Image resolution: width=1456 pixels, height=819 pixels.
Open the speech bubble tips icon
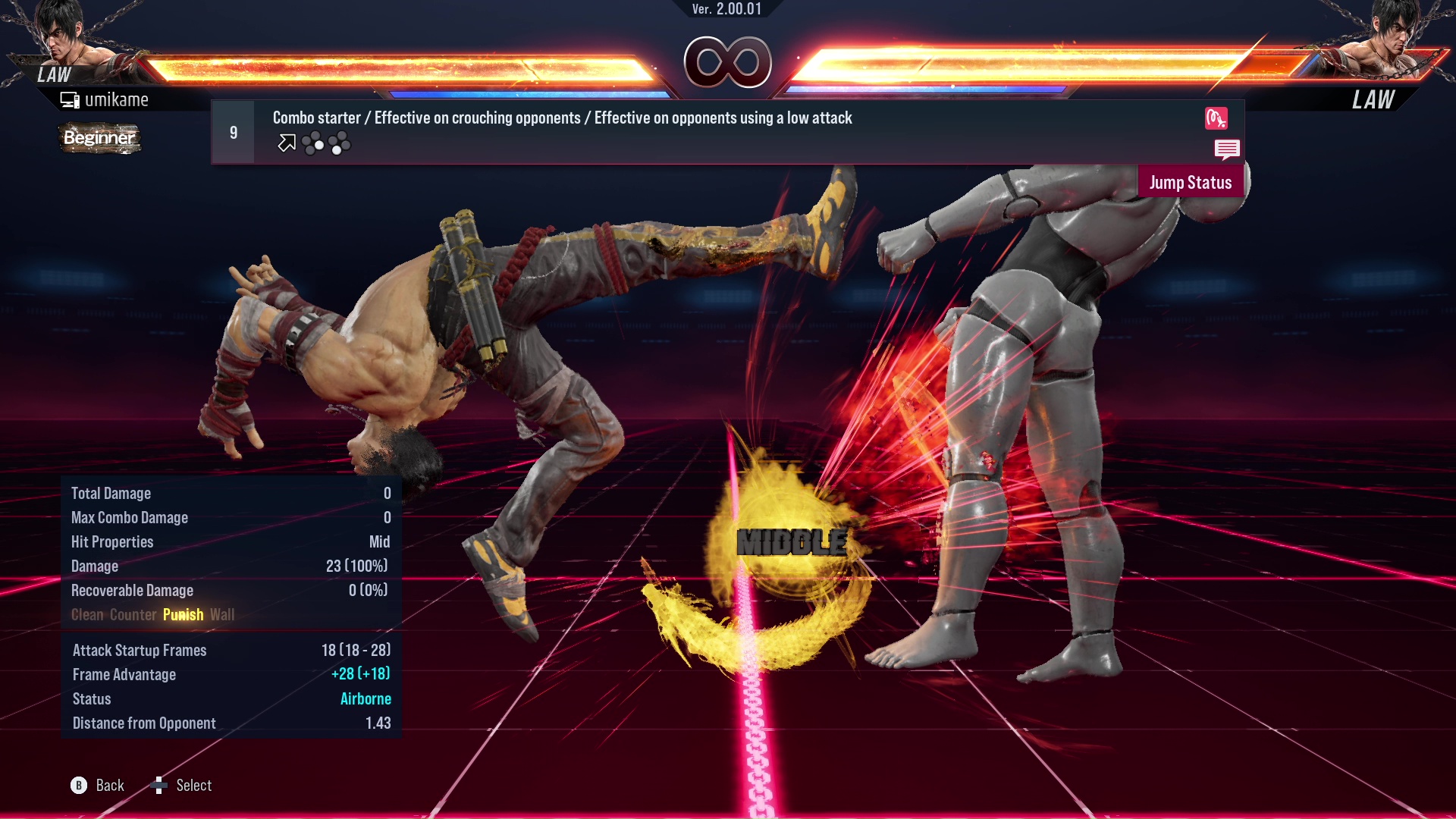1228,149
